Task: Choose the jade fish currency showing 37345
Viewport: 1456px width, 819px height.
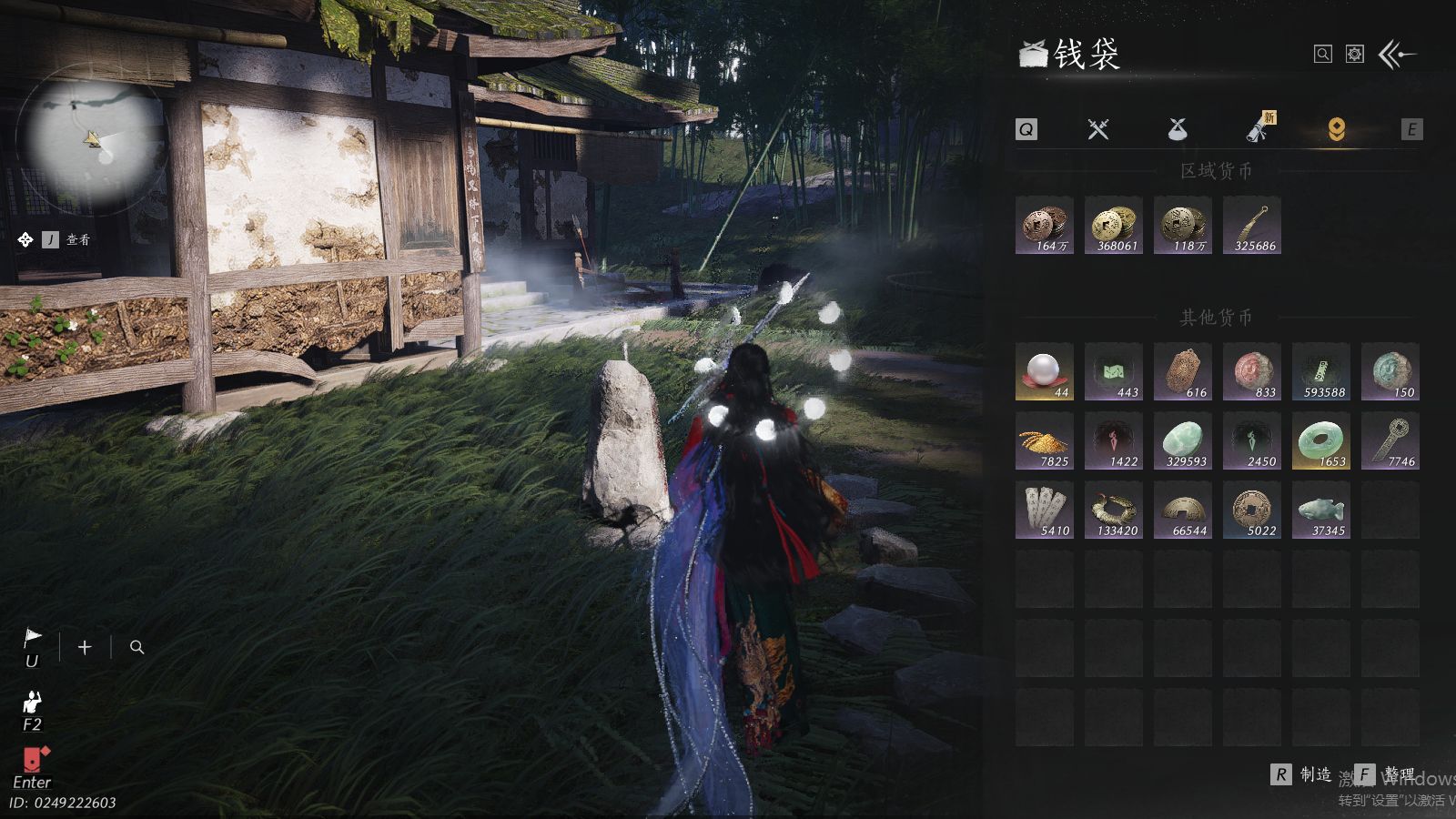Action: (1321, 510)
